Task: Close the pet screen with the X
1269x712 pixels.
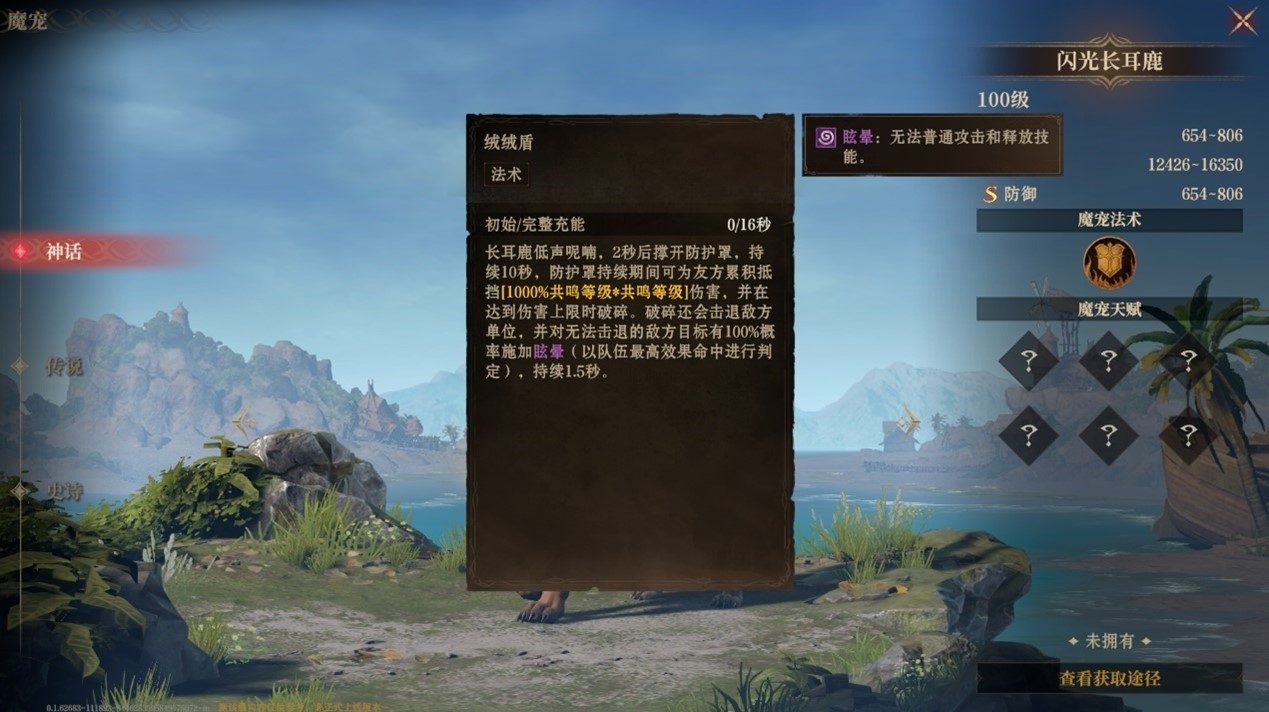Action: [1243, 21]
